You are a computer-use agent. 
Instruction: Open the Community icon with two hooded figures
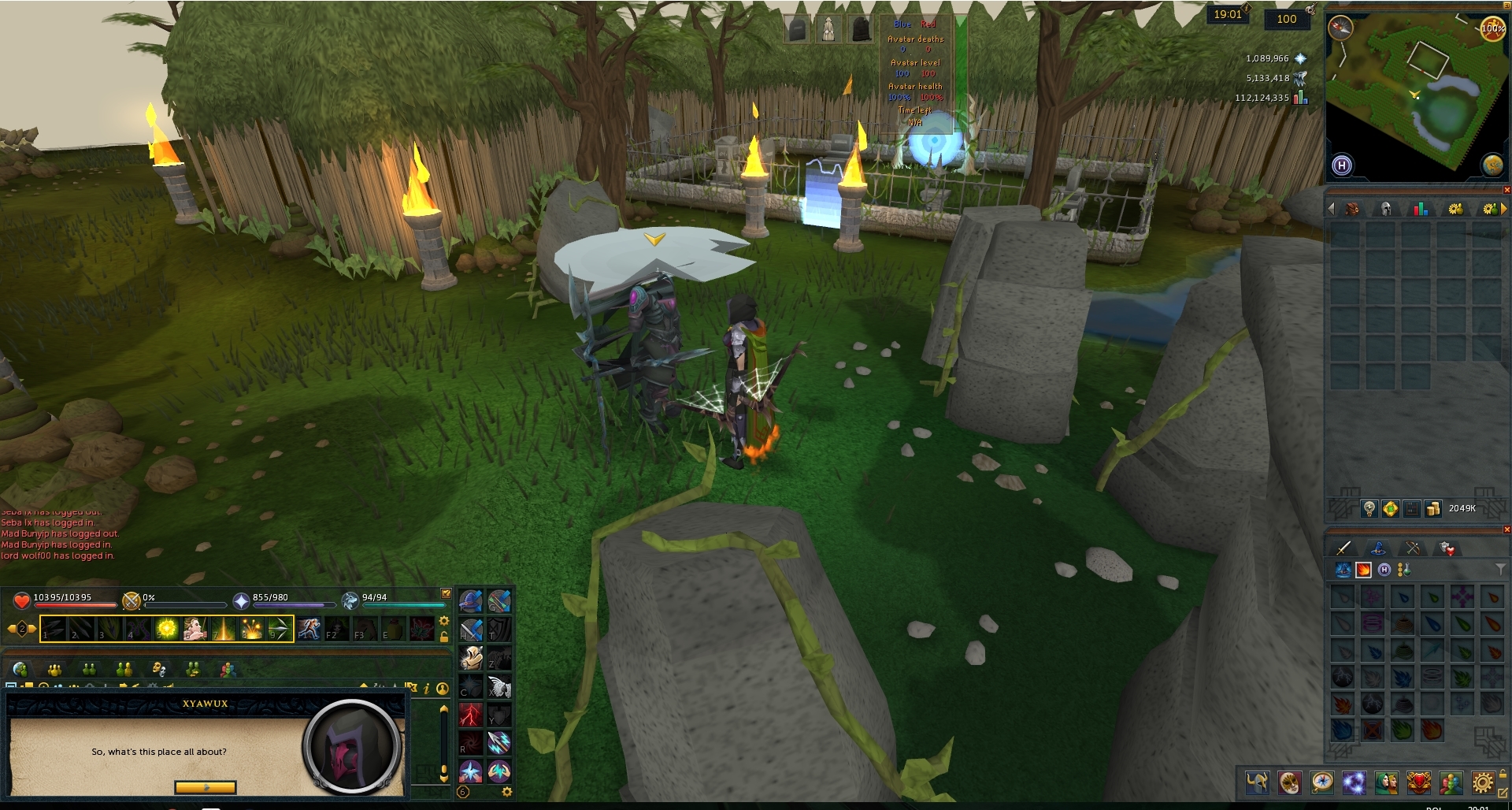1387,783
